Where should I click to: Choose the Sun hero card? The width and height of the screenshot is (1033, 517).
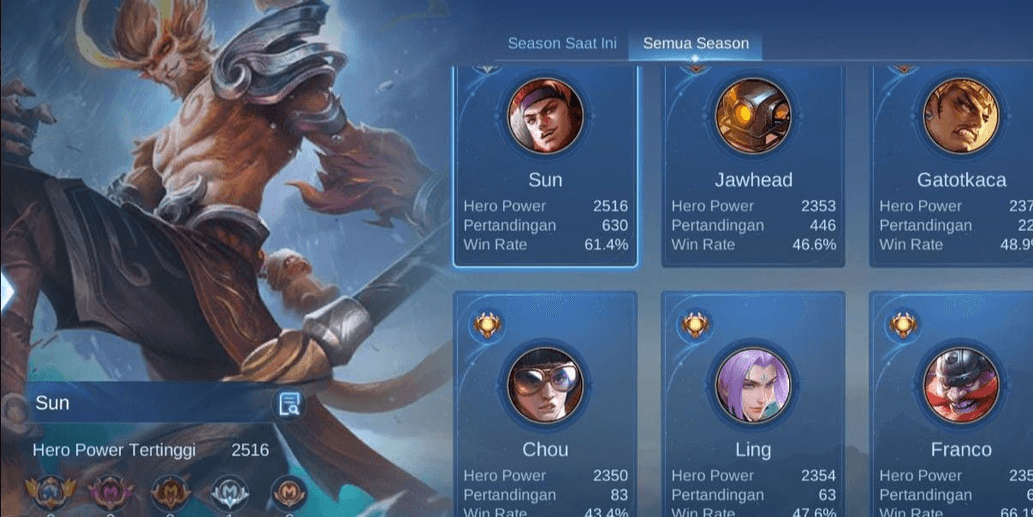click(x=545, y=165)
